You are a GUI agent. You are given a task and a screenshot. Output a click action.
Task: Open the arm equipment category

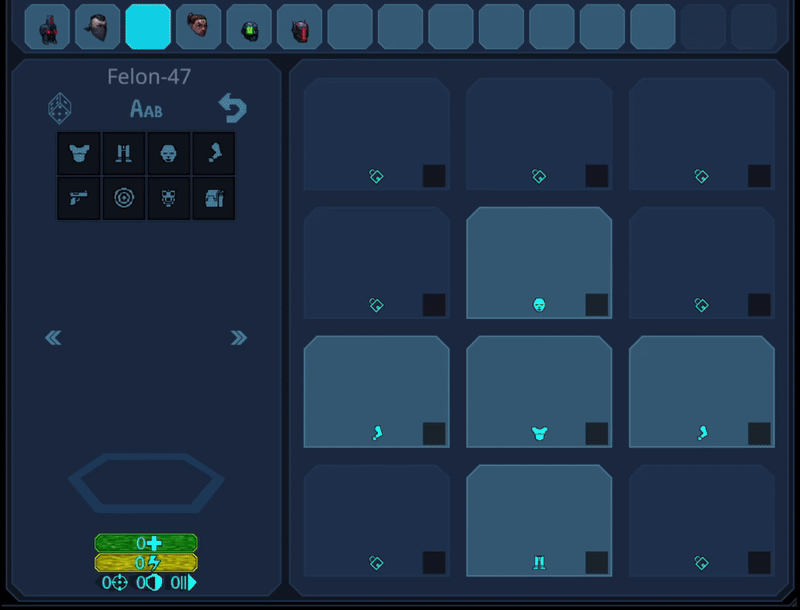[x=213, y=154]
